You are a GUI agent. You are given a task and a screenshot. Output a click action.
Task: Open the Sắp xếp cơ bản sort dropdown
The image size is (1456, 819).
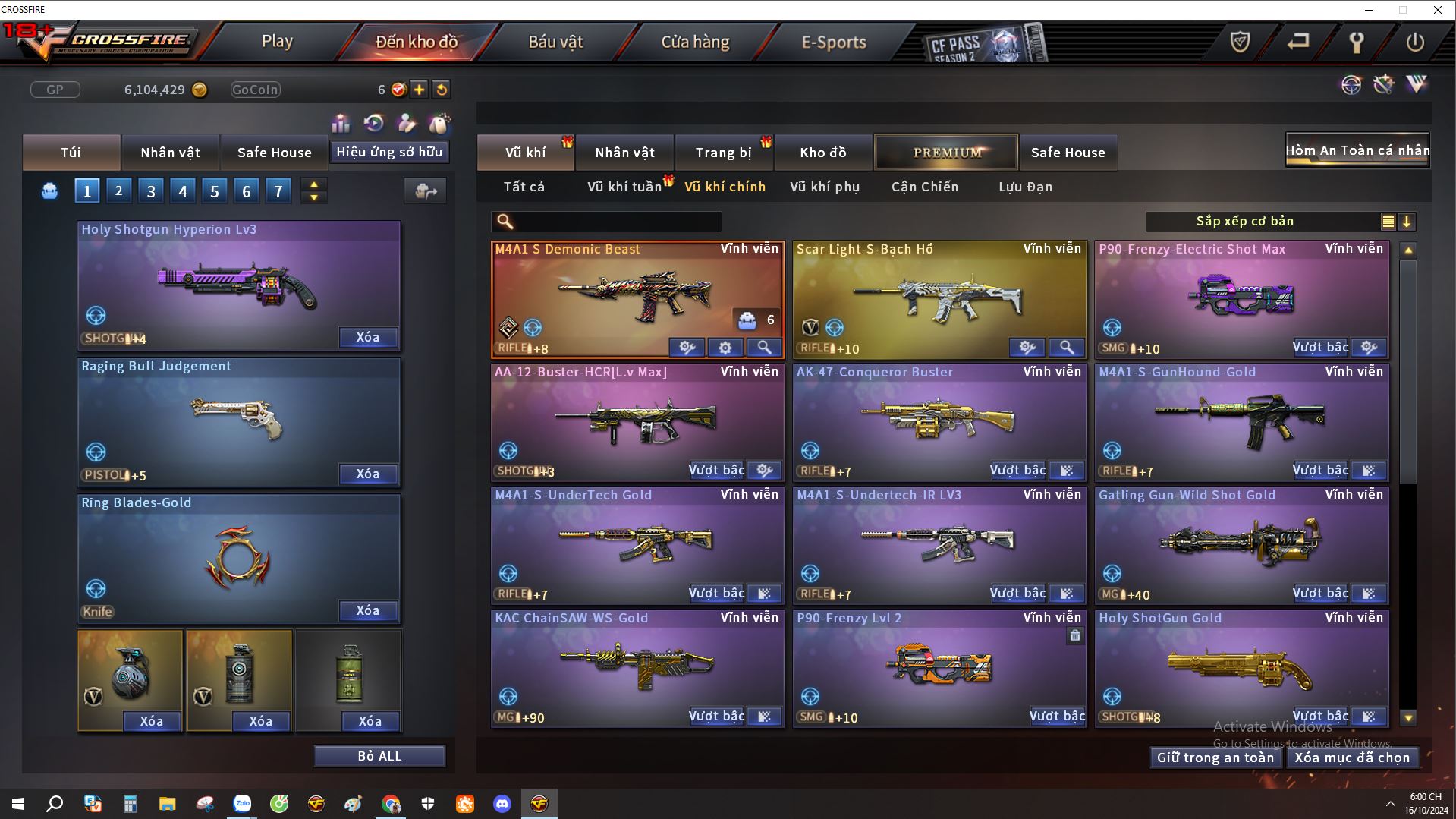[x=1244, y=222]
